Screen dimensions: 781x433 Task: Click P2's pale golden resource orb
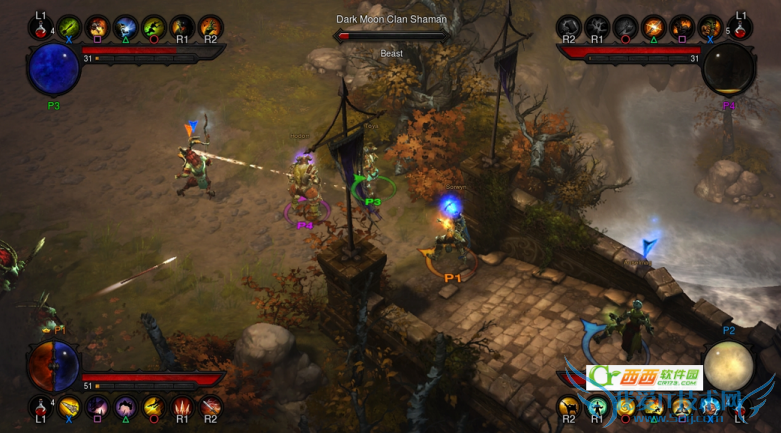coord(728,365)
